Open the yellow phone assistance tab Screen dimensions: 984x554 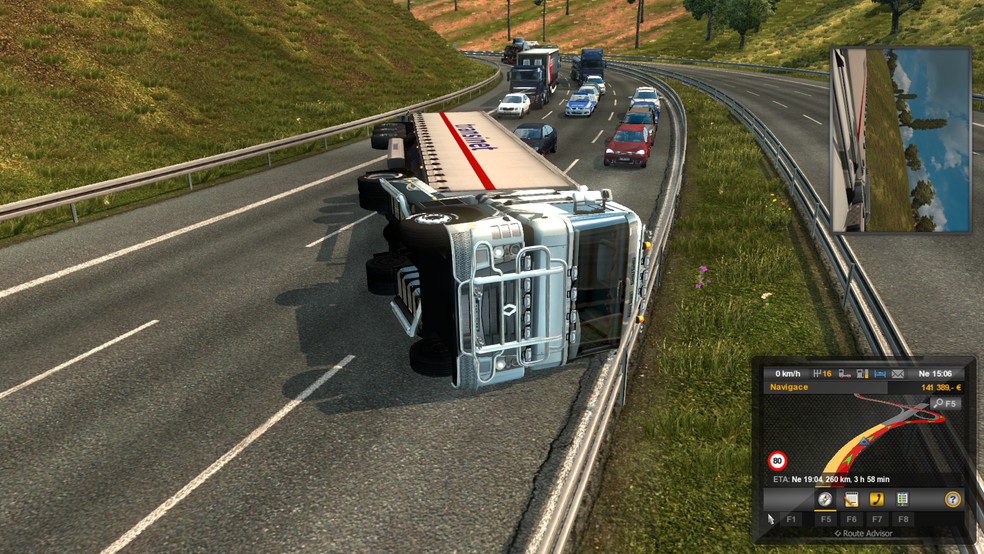point(877,499)
